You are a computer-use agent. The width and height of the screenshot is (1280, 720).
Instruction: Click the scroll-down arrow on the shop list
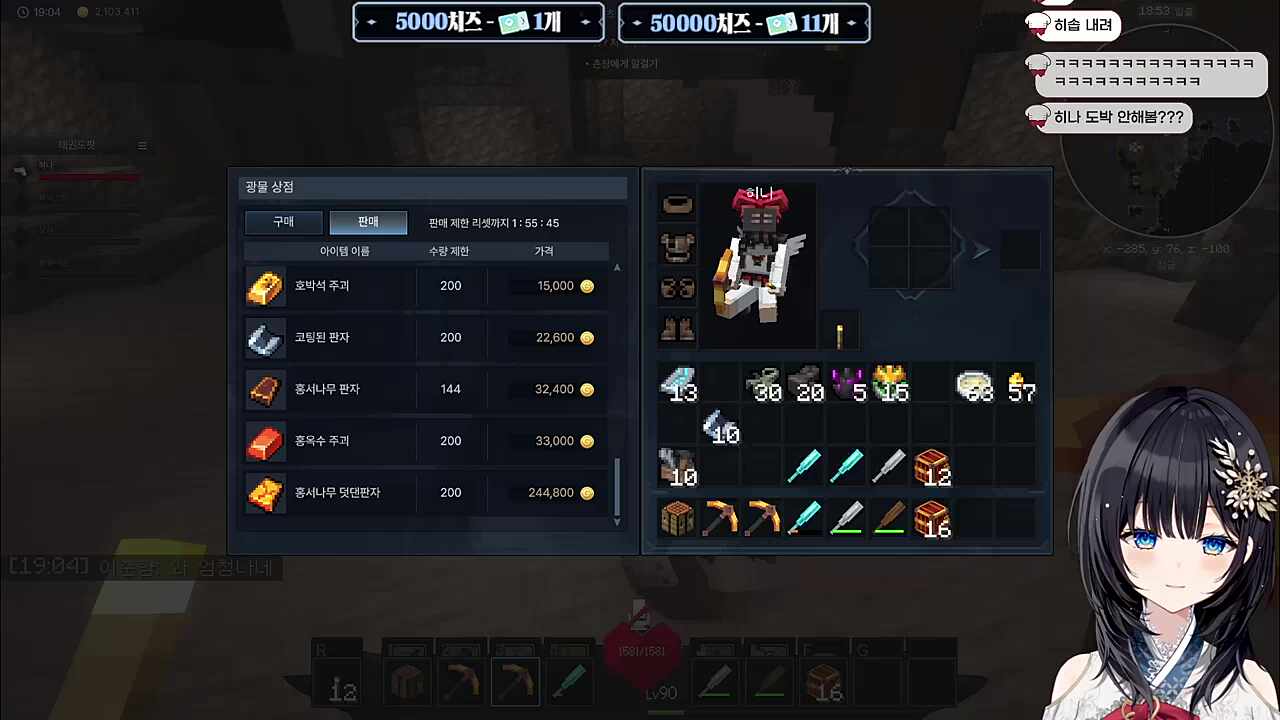[x=617, y=521]
